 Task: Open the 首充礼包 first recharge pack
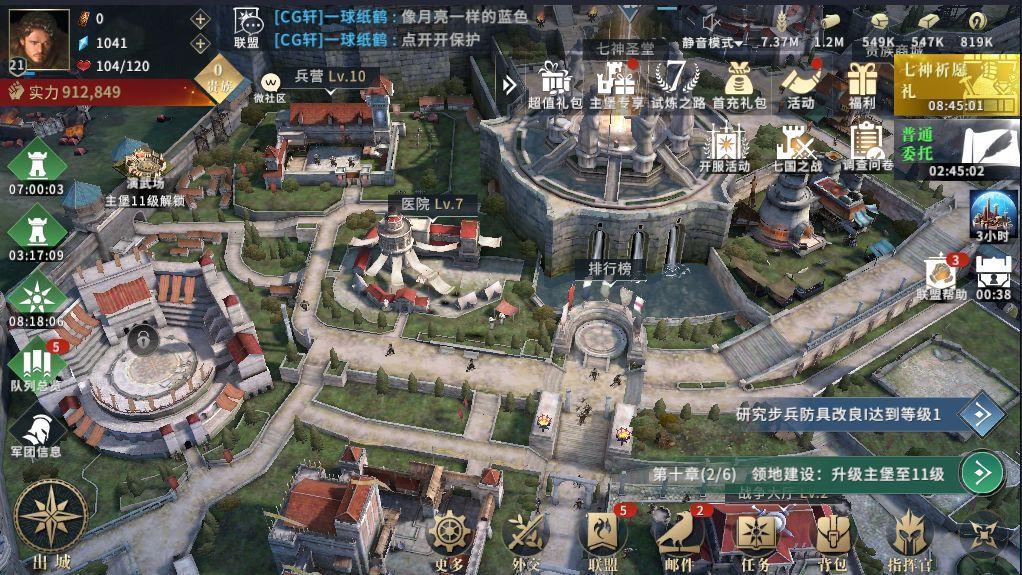pos(739,82)
